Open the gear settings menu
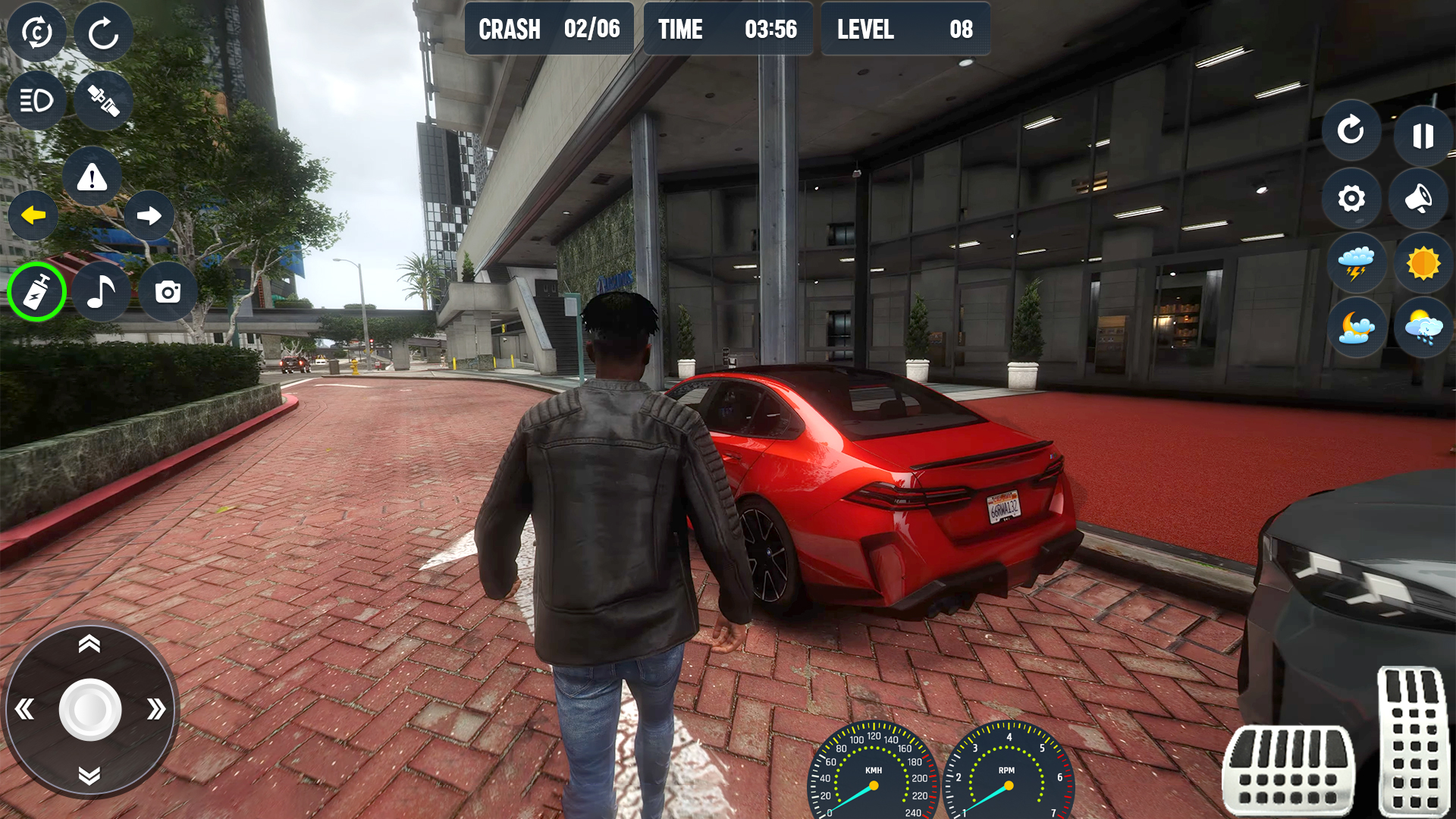 tap(1351, 199)
